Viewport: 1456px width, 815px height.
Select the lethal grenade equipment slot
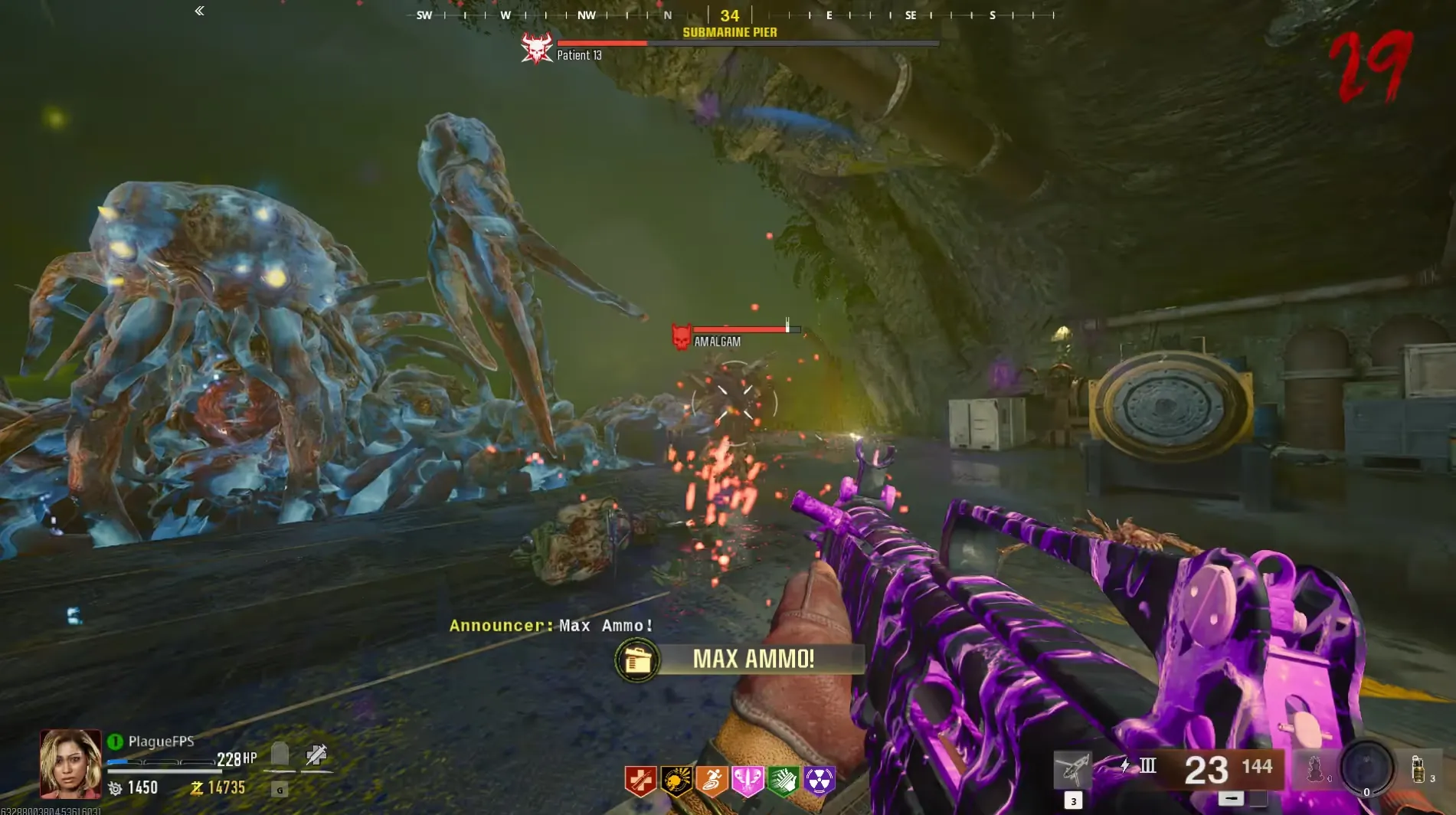click(1417, 768)
